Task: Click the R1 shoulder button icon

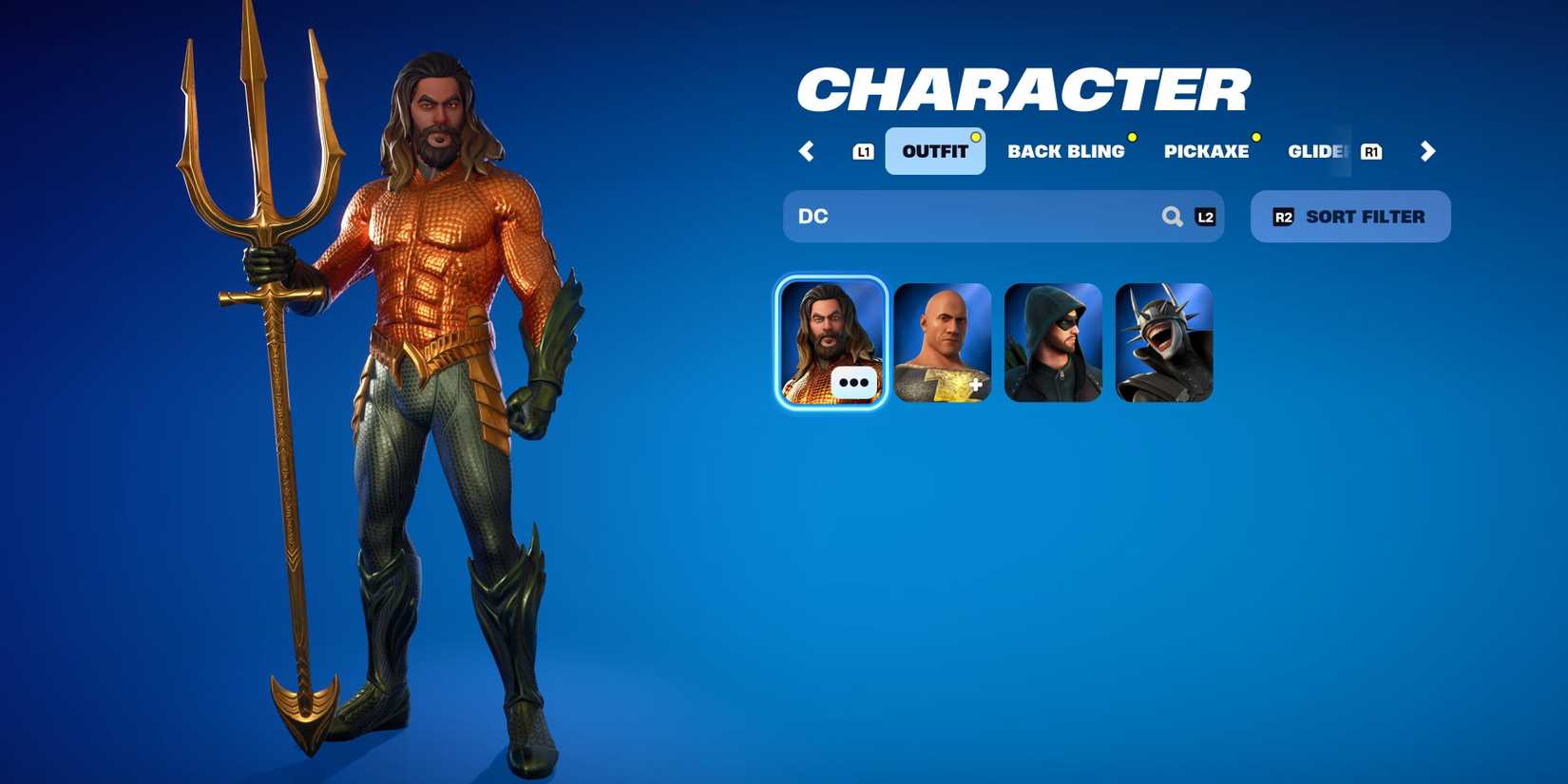Action: tap(1371, 150)
